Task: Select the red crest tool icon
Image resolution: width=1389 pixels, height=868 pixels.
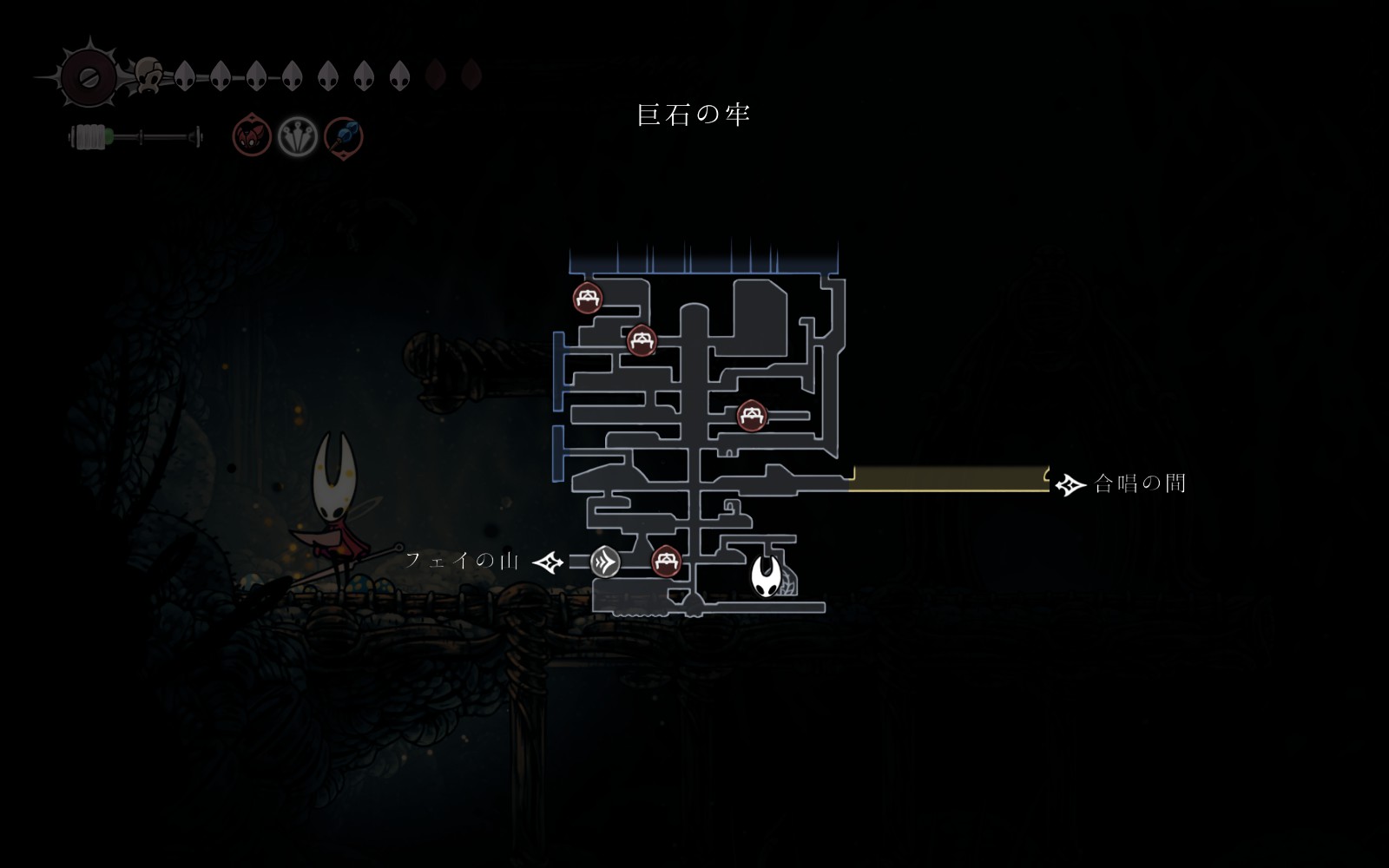Action: coord(252,137)
